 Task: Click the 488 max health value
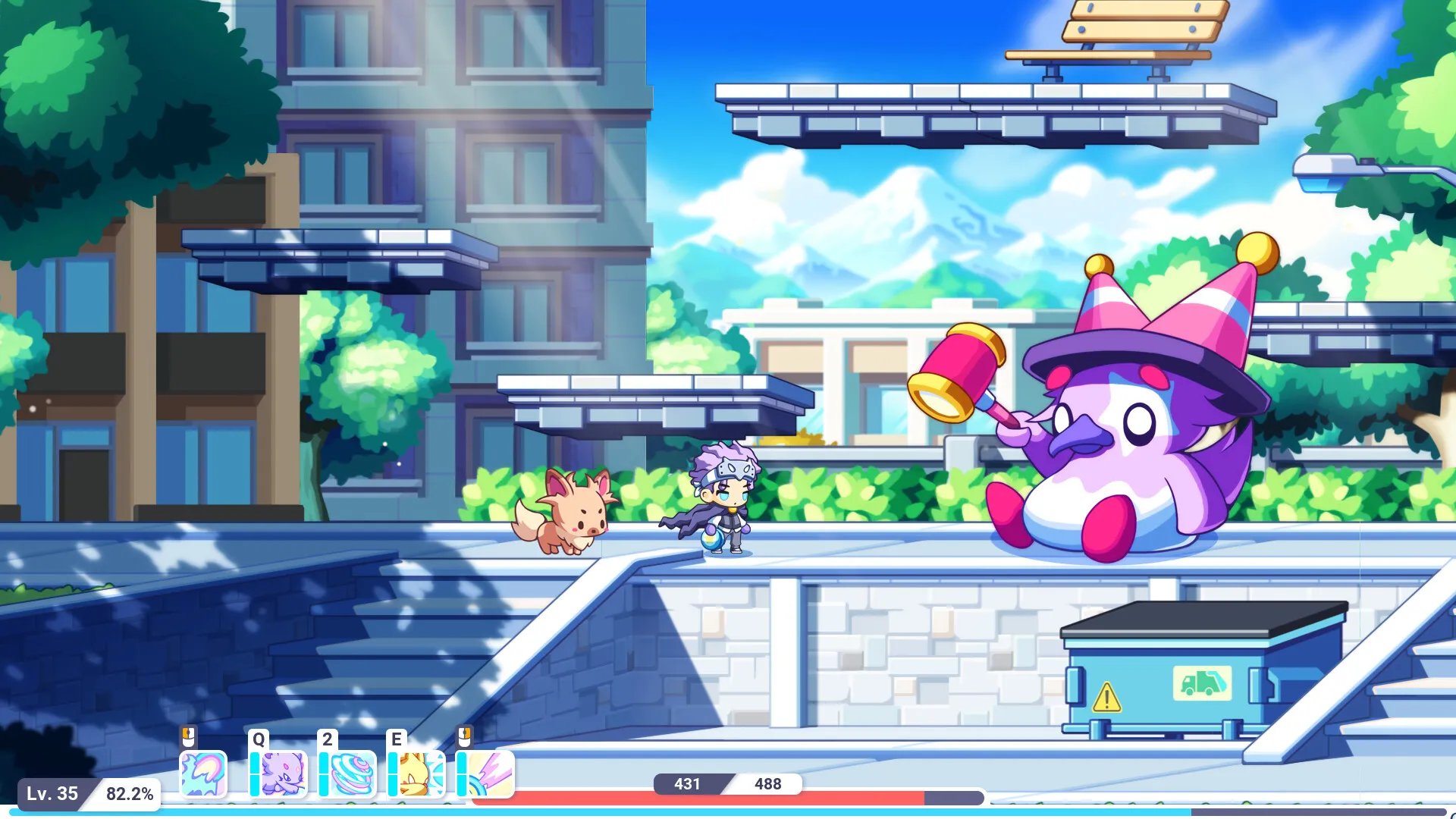[767, 784]
